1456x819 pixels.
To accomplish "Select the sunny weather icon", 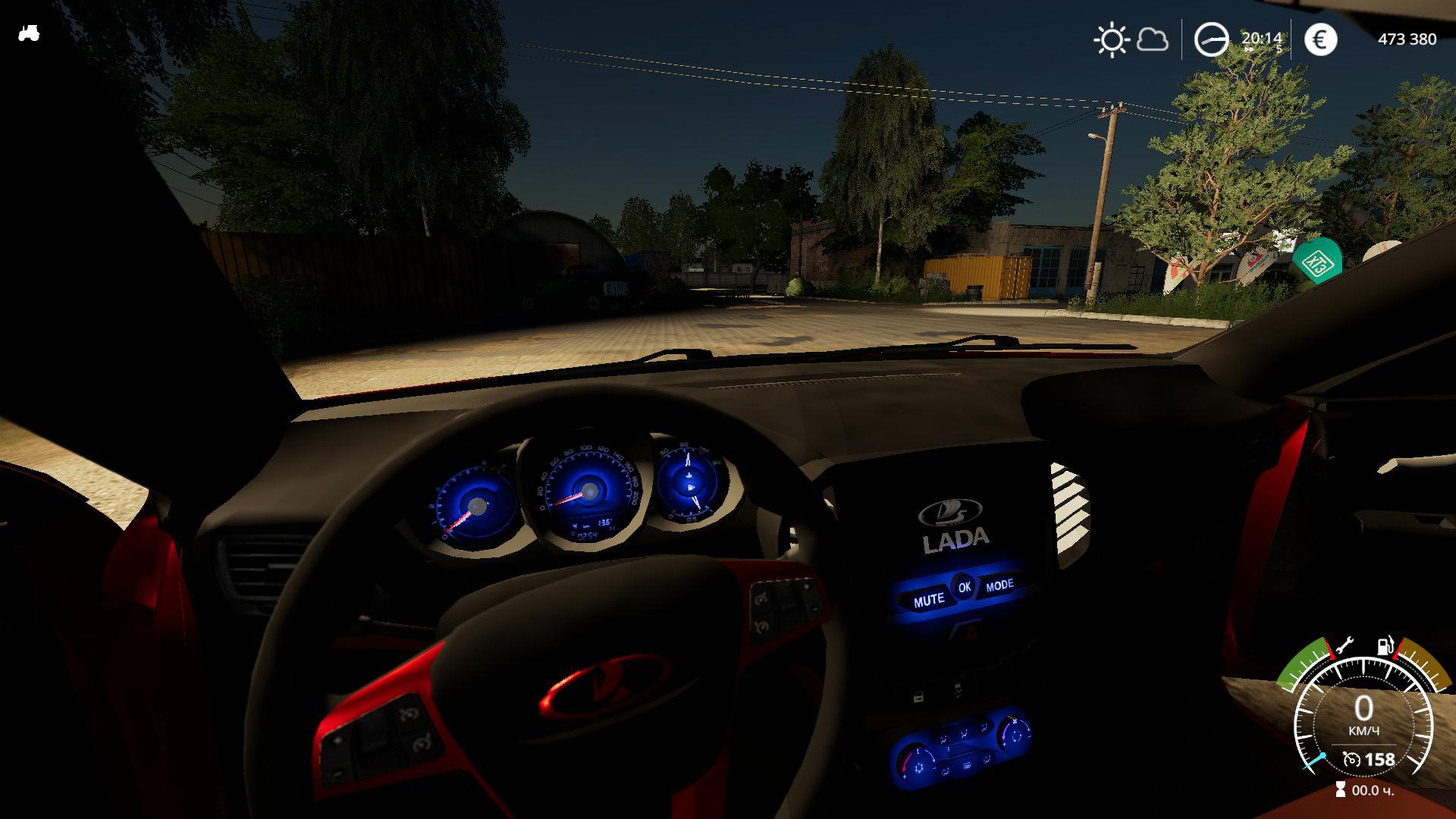I will 1112,39.
